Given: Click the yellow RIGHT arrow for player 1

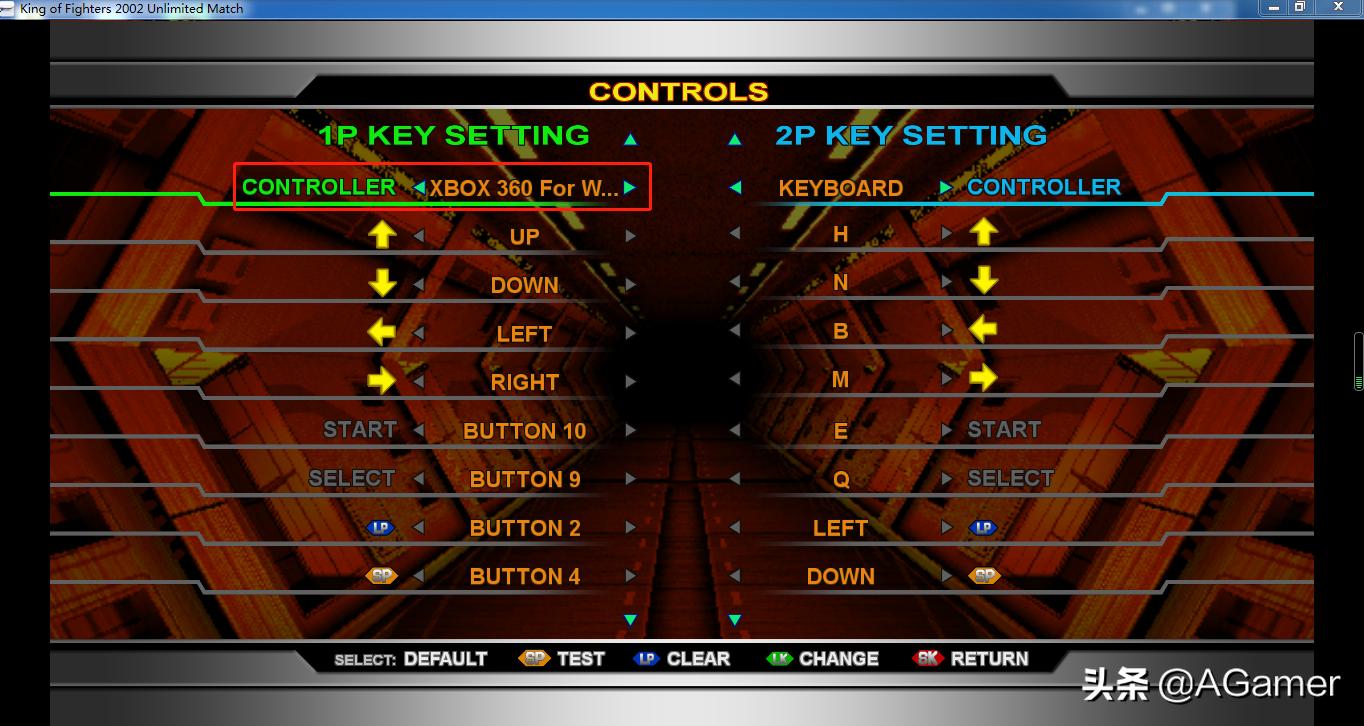Looking at the screenshot, I should 383,379.
